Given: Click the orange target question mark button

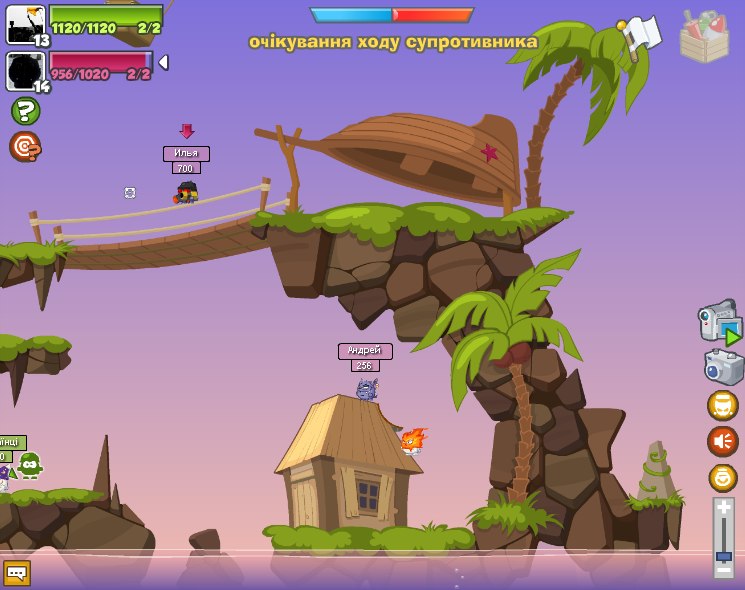Looking at the screenshot, I should [25, 147].
